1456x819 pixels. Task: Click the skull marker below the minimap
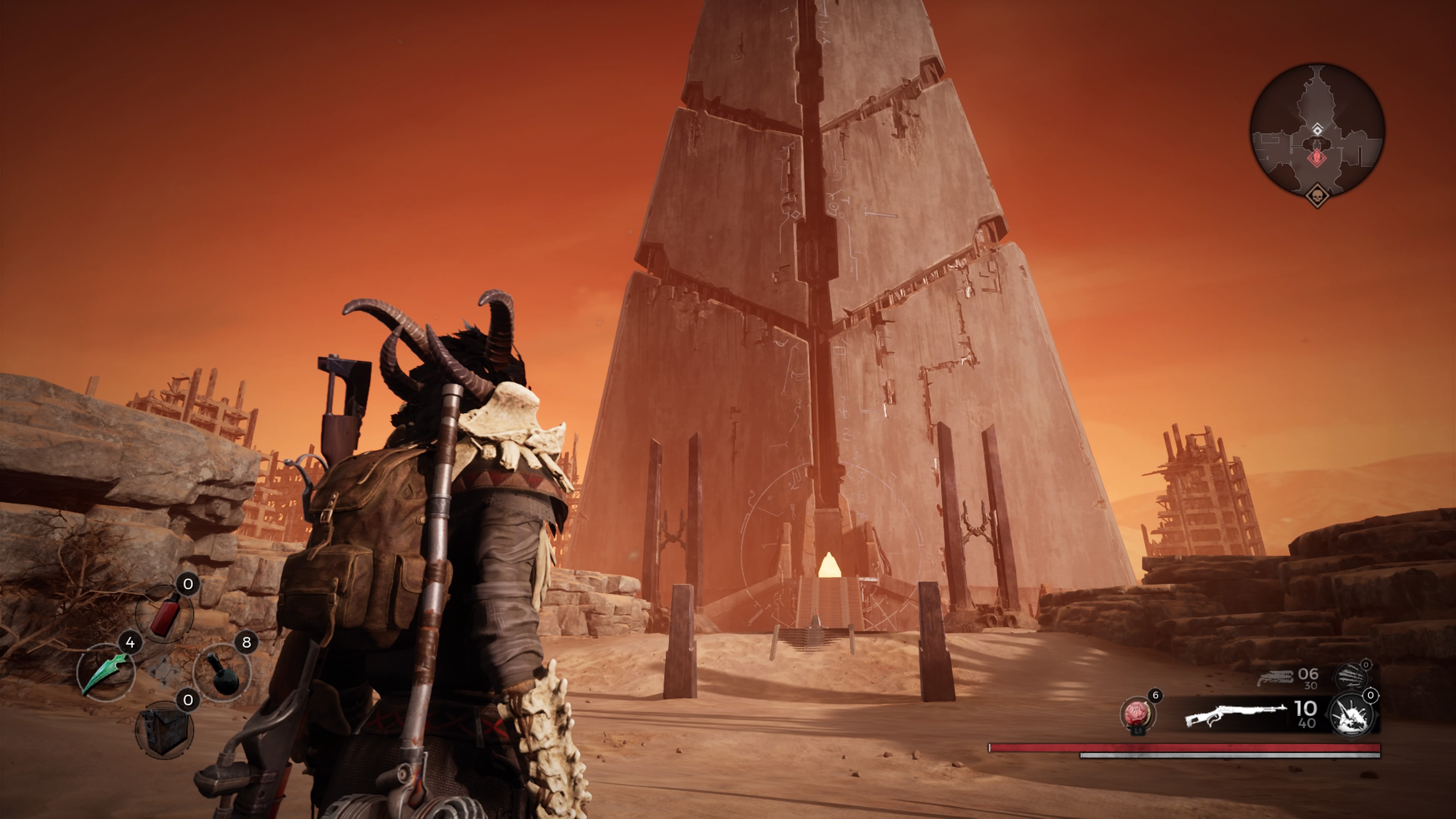click(1317, 196)
